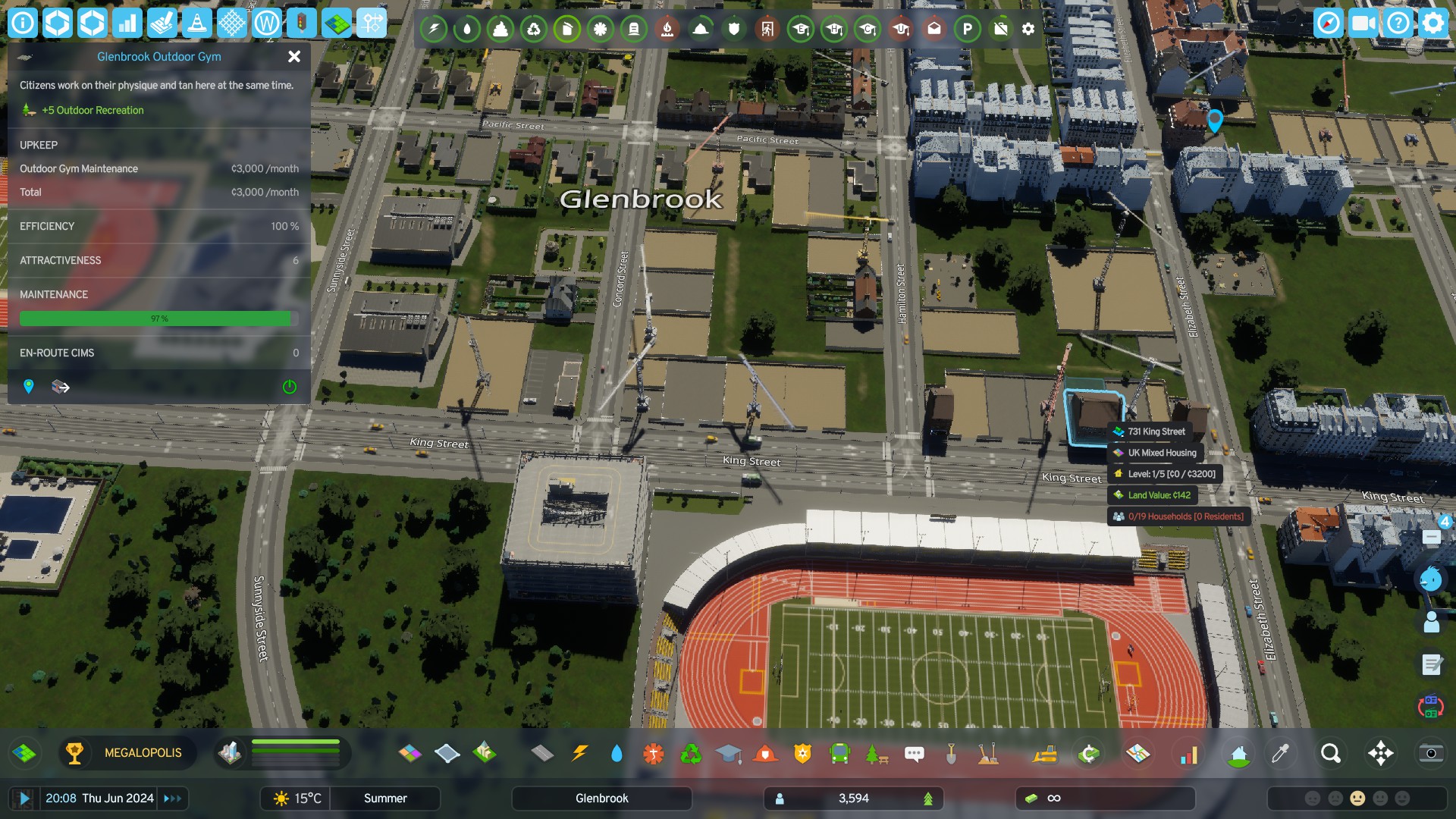Open the top-bar parking P indicator
The height and width of the screenshot is (819, 1456).
coord(968,29)
